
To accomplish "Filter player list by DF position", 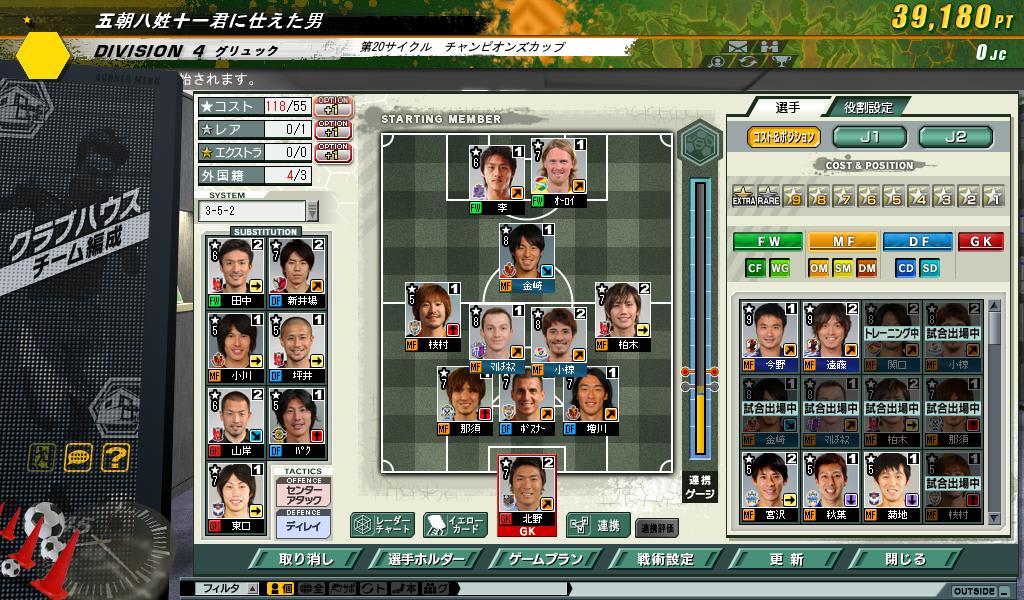I will [917, 241].
